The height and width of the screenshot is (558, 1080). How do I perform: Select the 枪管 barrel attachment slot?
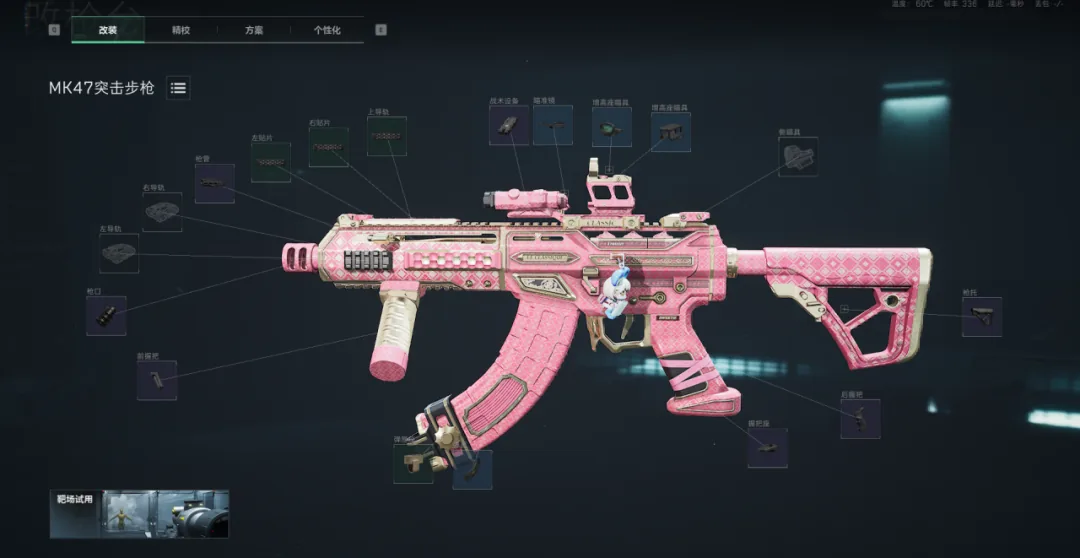click(215, 184)
